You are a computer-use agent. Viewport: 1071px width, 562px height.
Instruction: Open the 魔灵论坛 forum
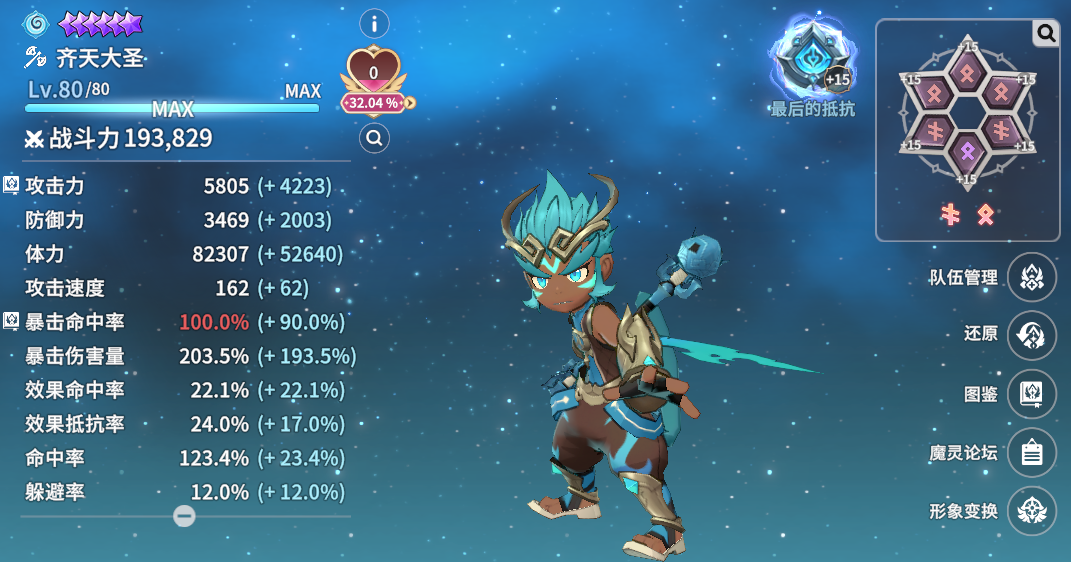(1032, 453)
